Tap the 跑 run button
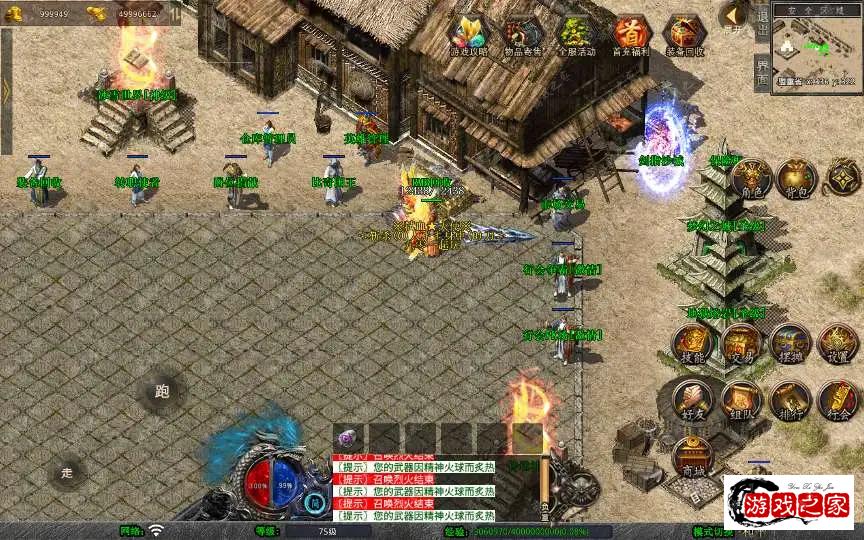This screenshot has width=864, height=540. click(x=162, y=391)
